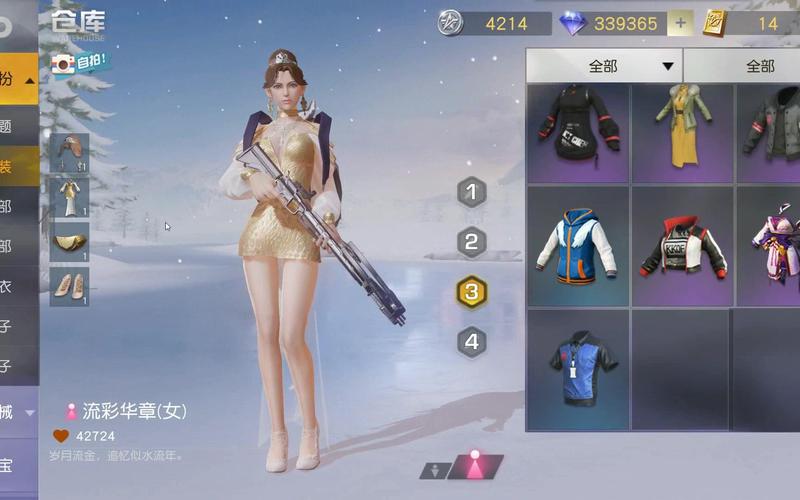800x500 pixels.
Task: Pick the blue short-sleeve shirt with badge
Action: [x=578, y=368]
